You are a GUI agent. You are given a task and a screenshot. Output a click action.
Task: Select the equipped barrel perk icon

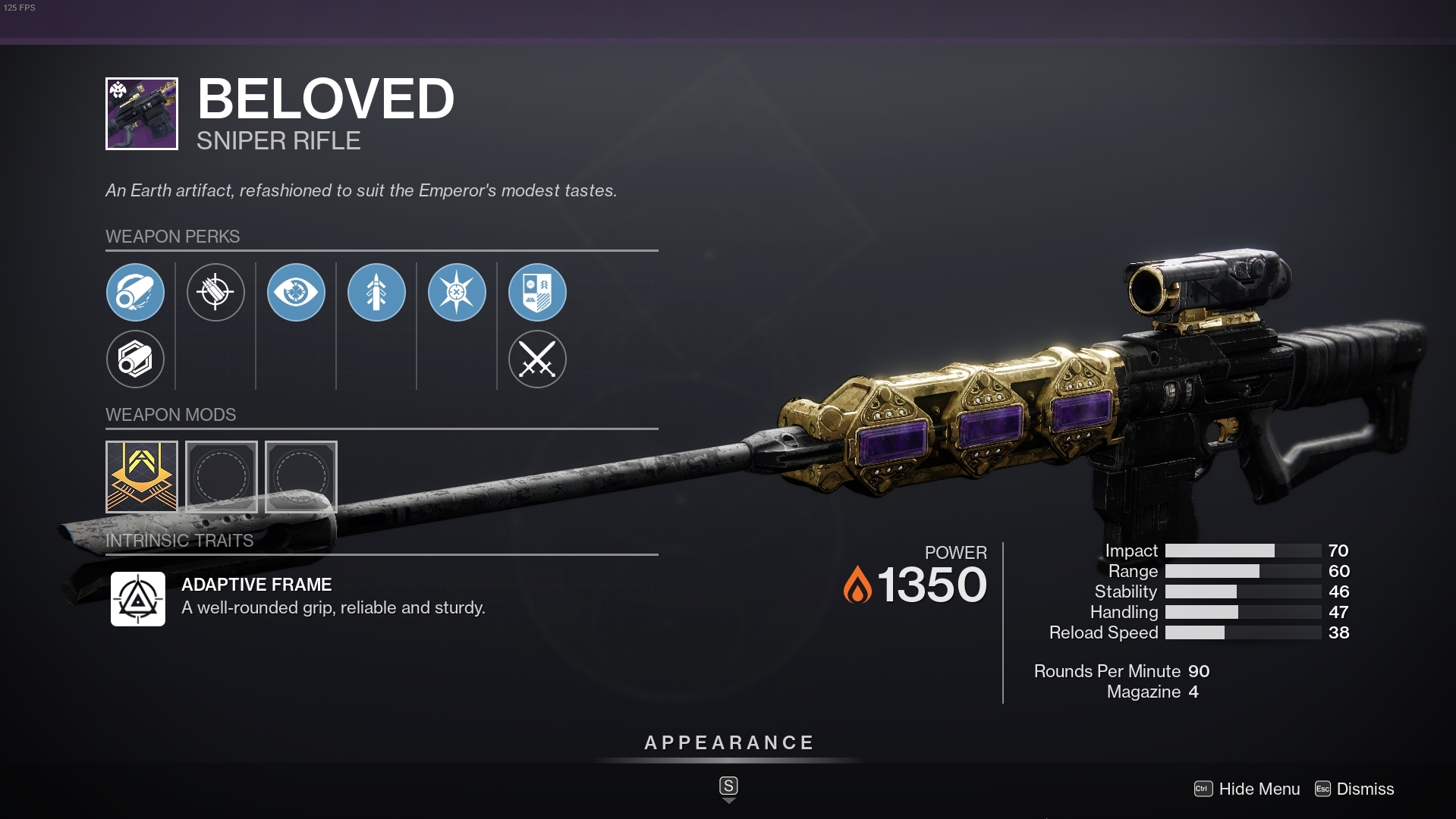[x=135, y=292]
